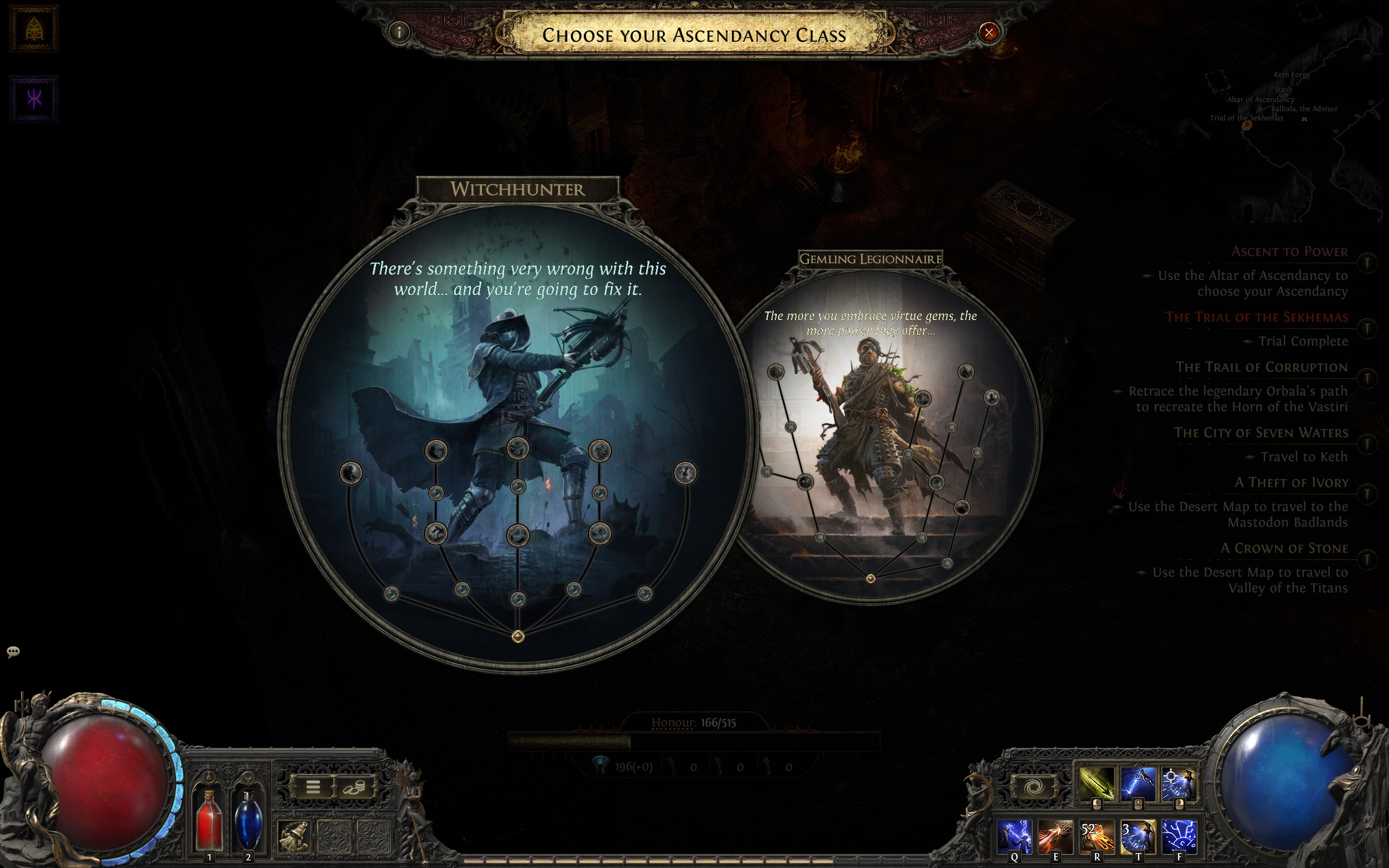Click the swirl portal button

point(1034,787)
